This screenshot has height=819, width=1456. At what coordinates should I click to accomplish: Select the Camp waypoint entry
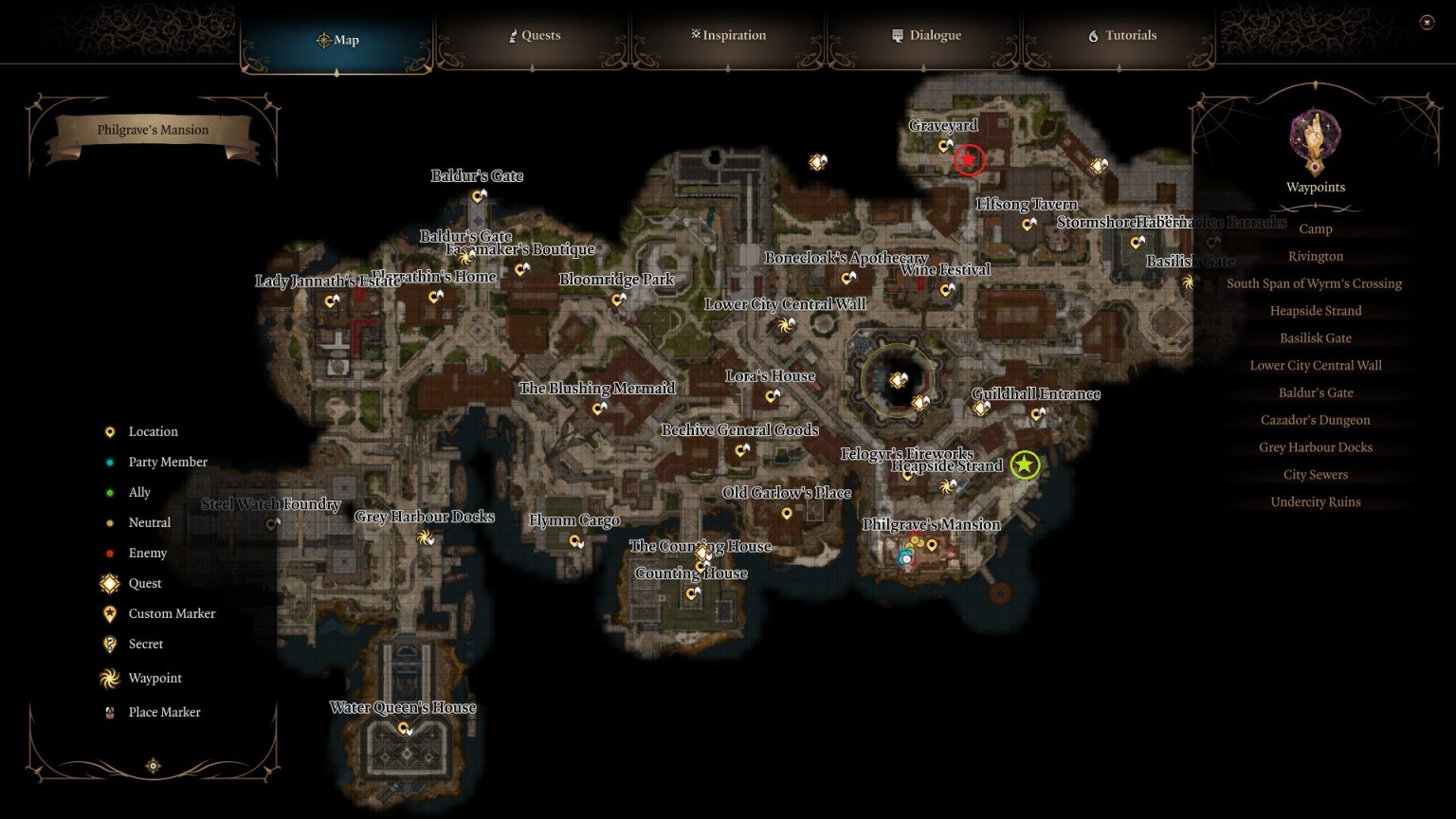pos(1315,228)
